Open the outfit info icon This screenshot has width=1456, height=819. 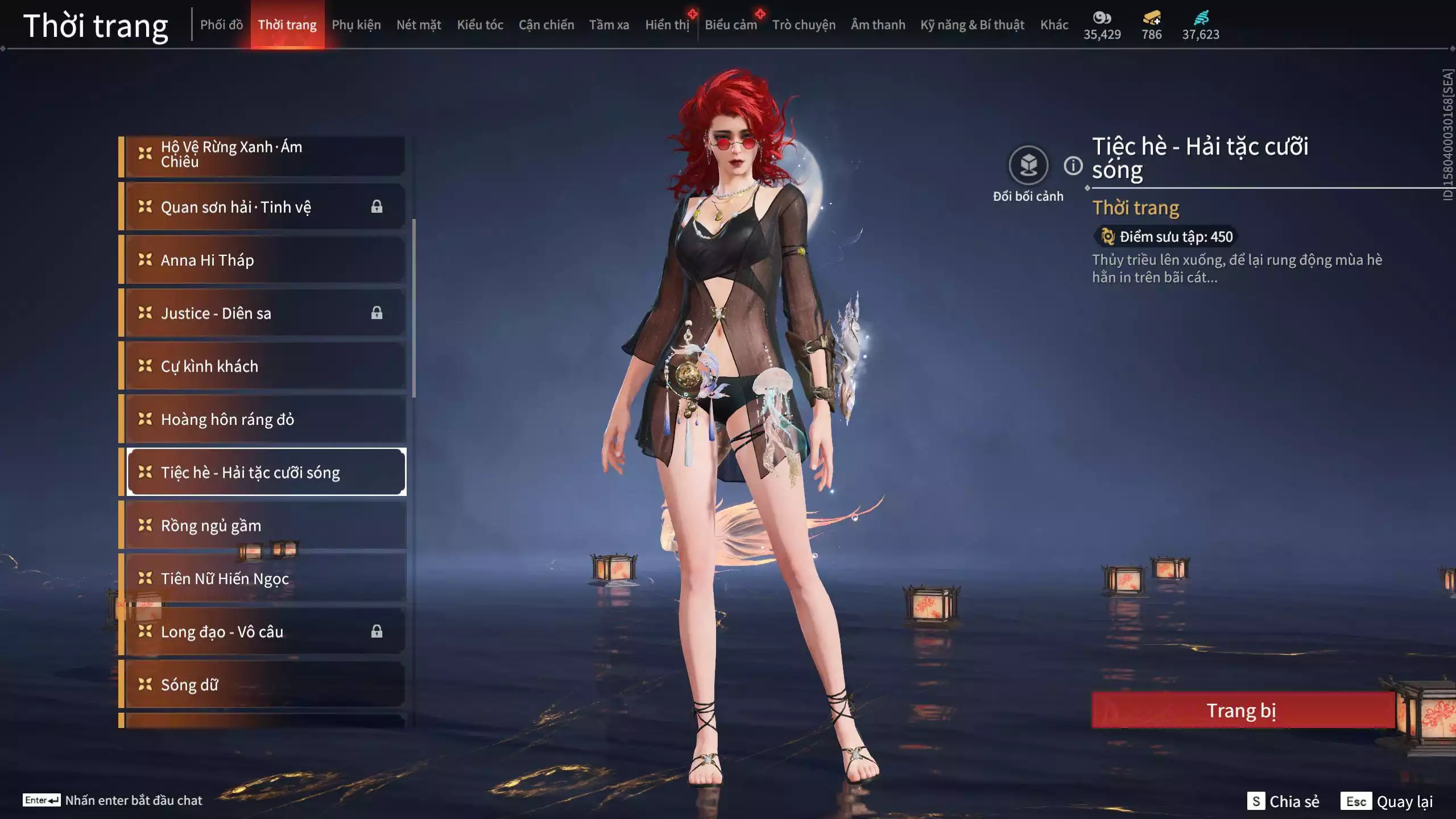point(1073,166)
